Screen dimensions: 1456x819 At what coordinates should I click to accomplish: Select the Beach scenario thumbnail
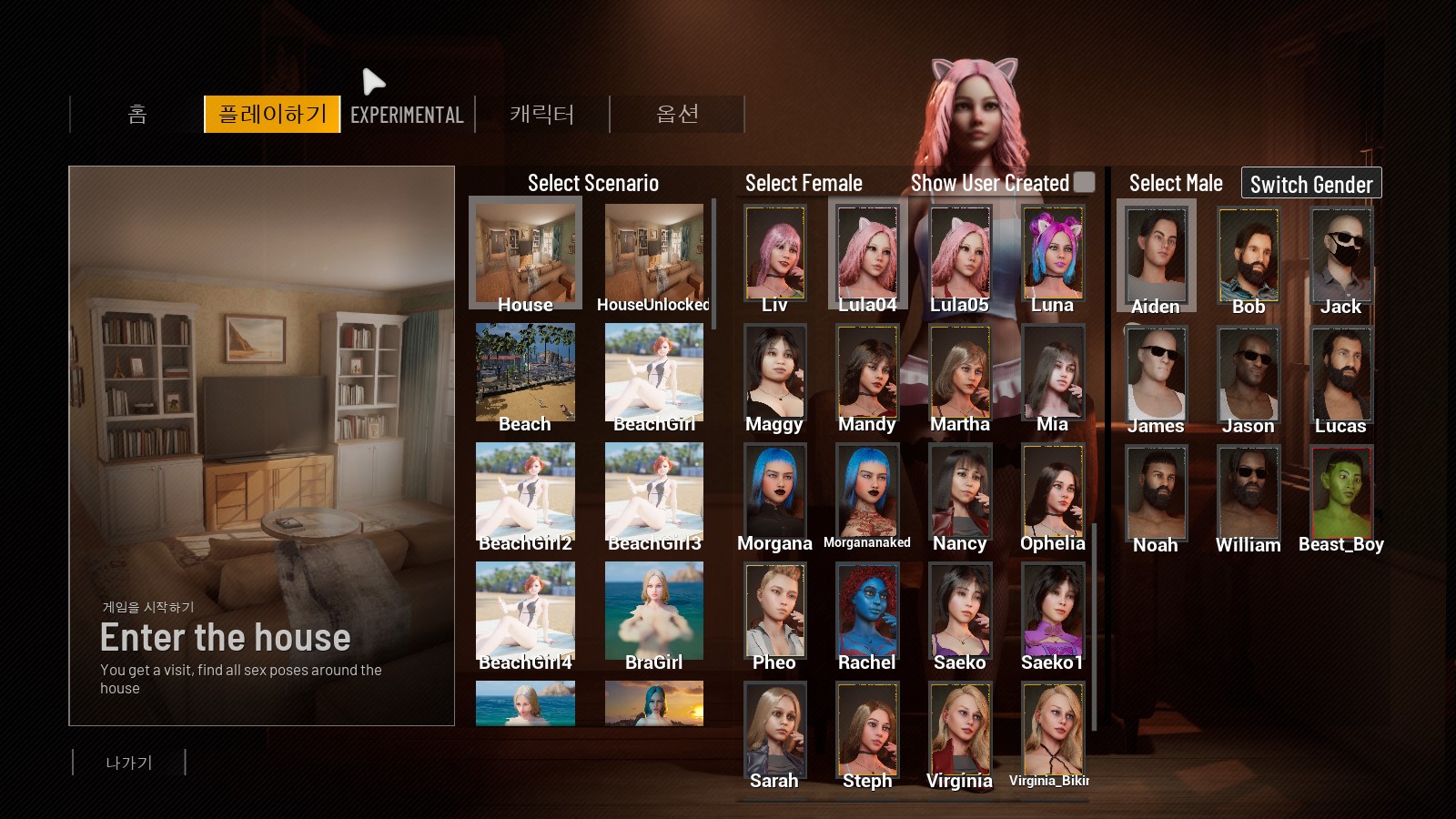click(525, 372)
